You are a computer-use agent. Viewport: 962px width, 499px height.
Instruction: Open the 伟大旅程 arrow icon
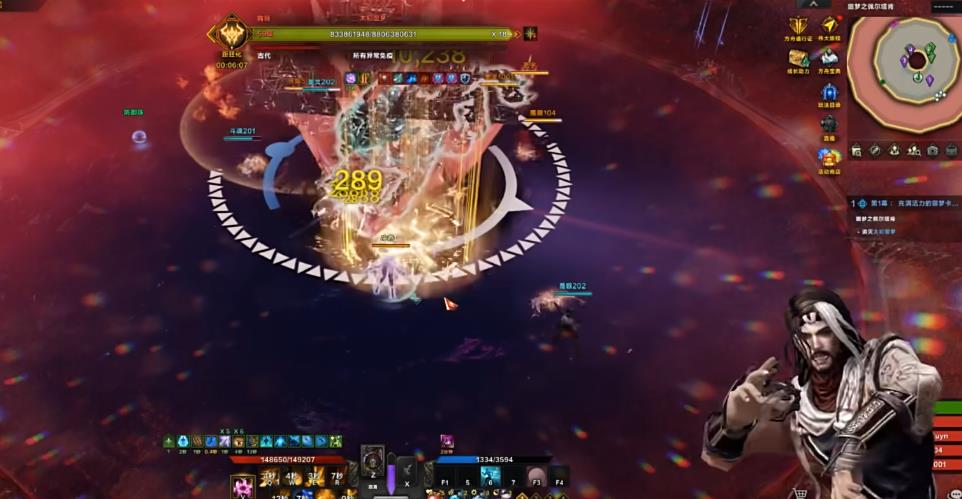point(829,27)
